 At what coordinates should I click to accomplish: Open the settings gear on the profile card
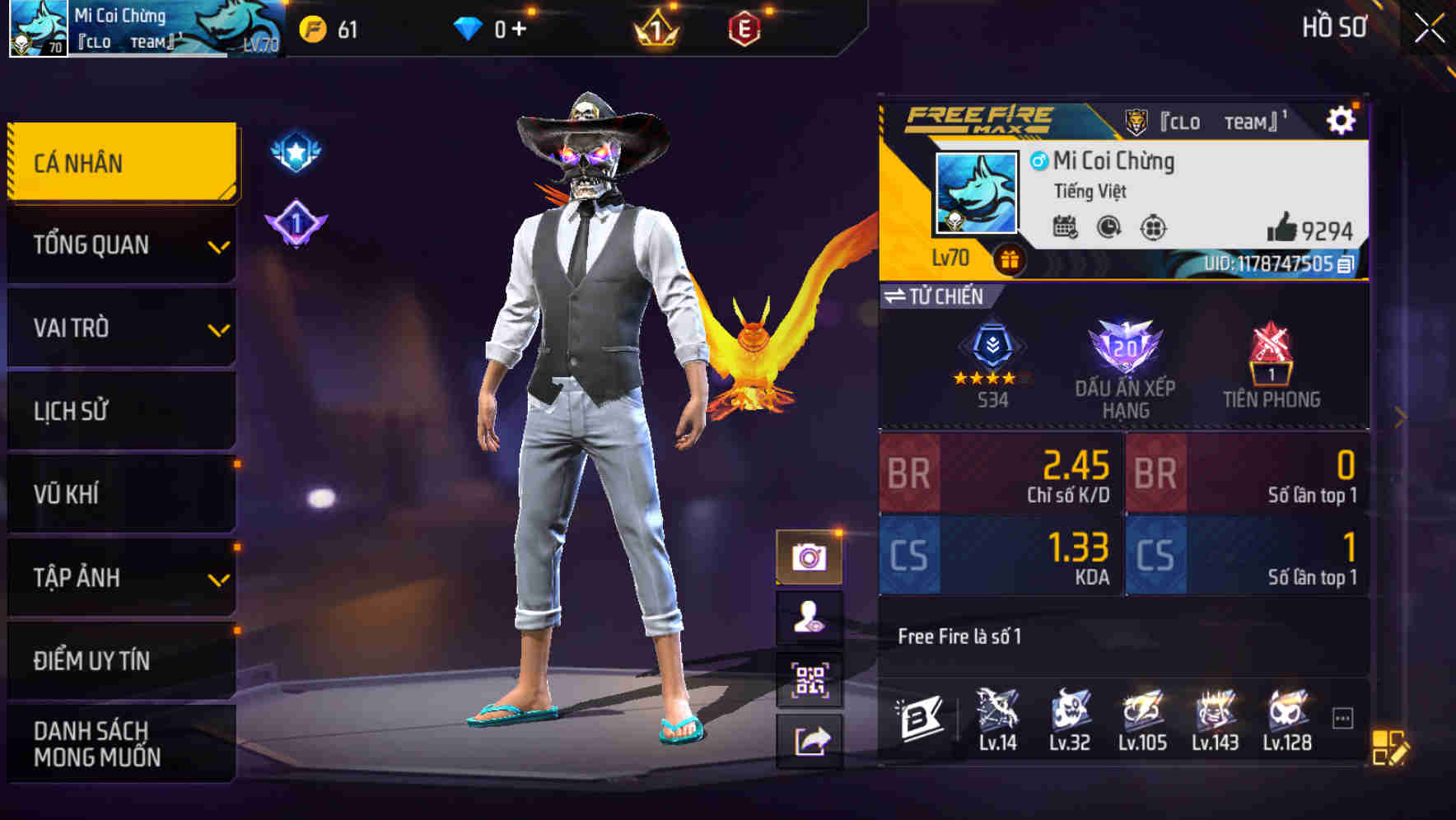click(x=1342, y=119)
